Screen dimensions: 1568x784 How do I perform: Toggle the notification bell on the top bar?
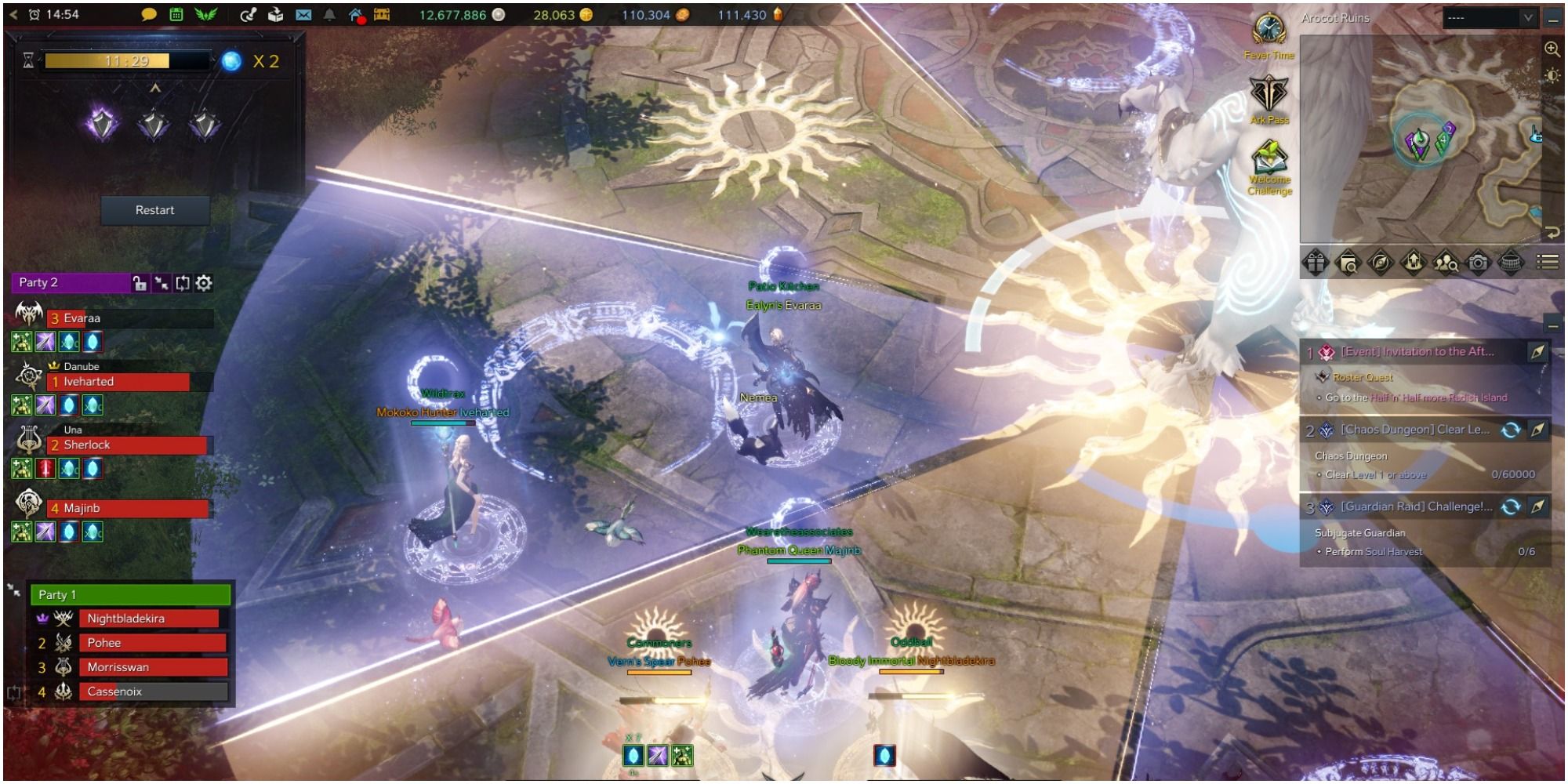[329, 14]
